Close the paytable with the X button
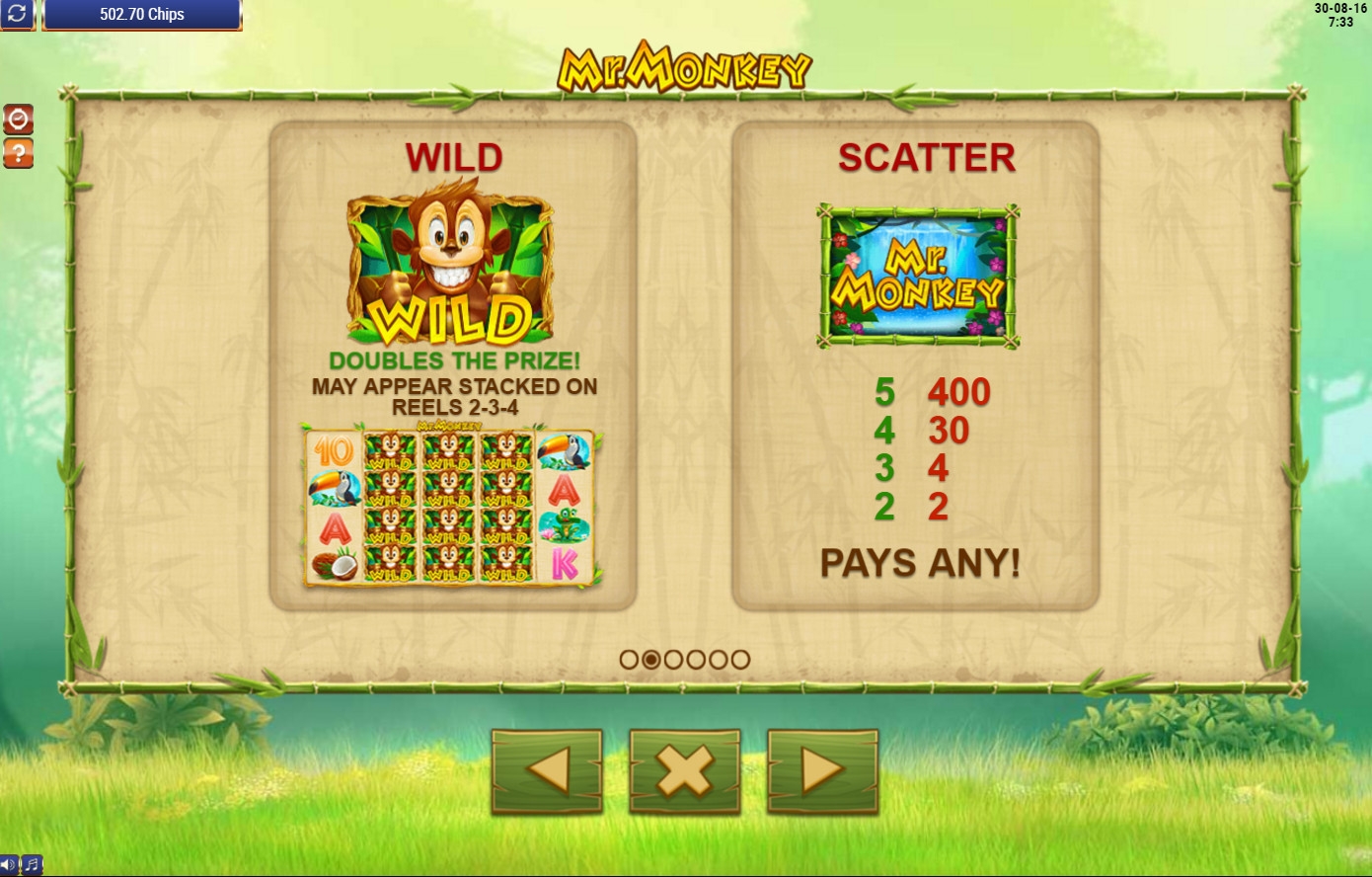The width and height of the screenshot is (1372, 877). pyautogui.click(x=685, y=770)
